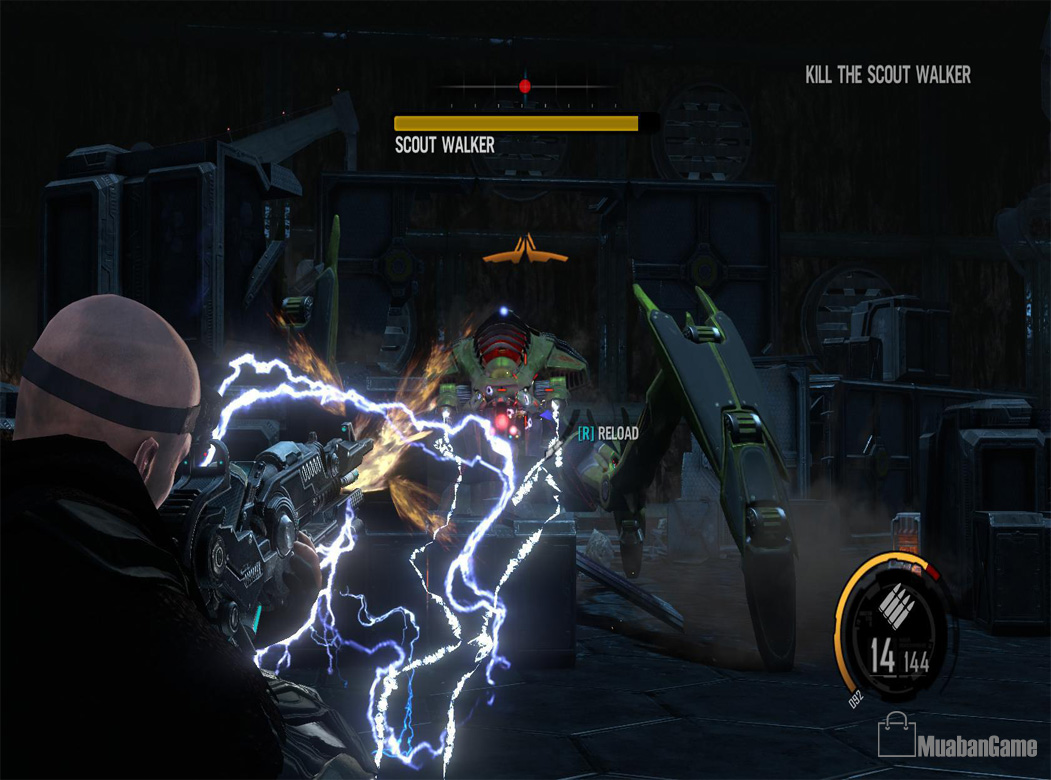Click the Kill the Scout Walker objective text
This screenshot has width=1051, height=780.
click(887, 75)
